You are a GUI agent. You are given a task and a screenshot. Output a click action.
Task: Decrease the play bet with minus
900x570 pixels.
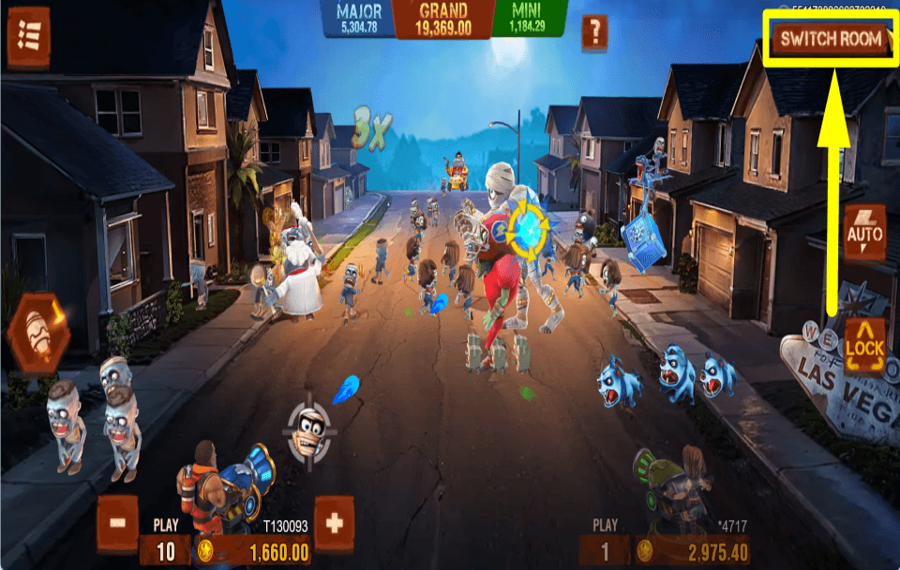click(x=118, y=522)
